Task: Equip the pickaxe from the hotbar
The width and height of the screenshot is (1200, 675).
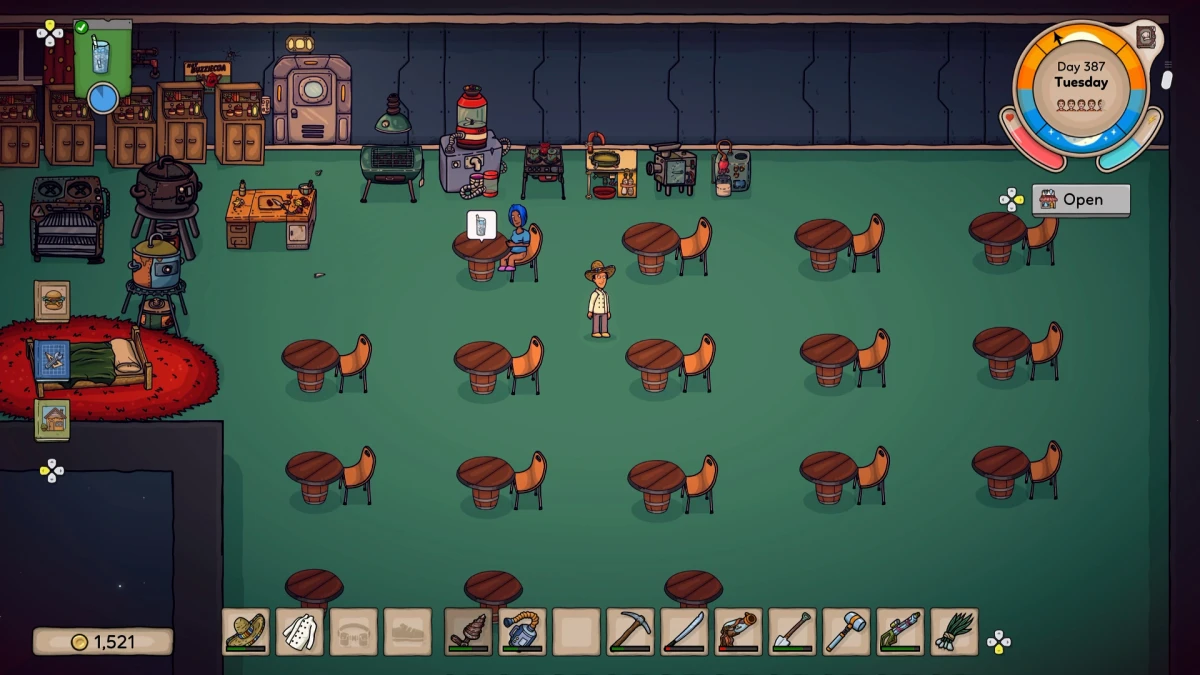Action: point(630,632)
